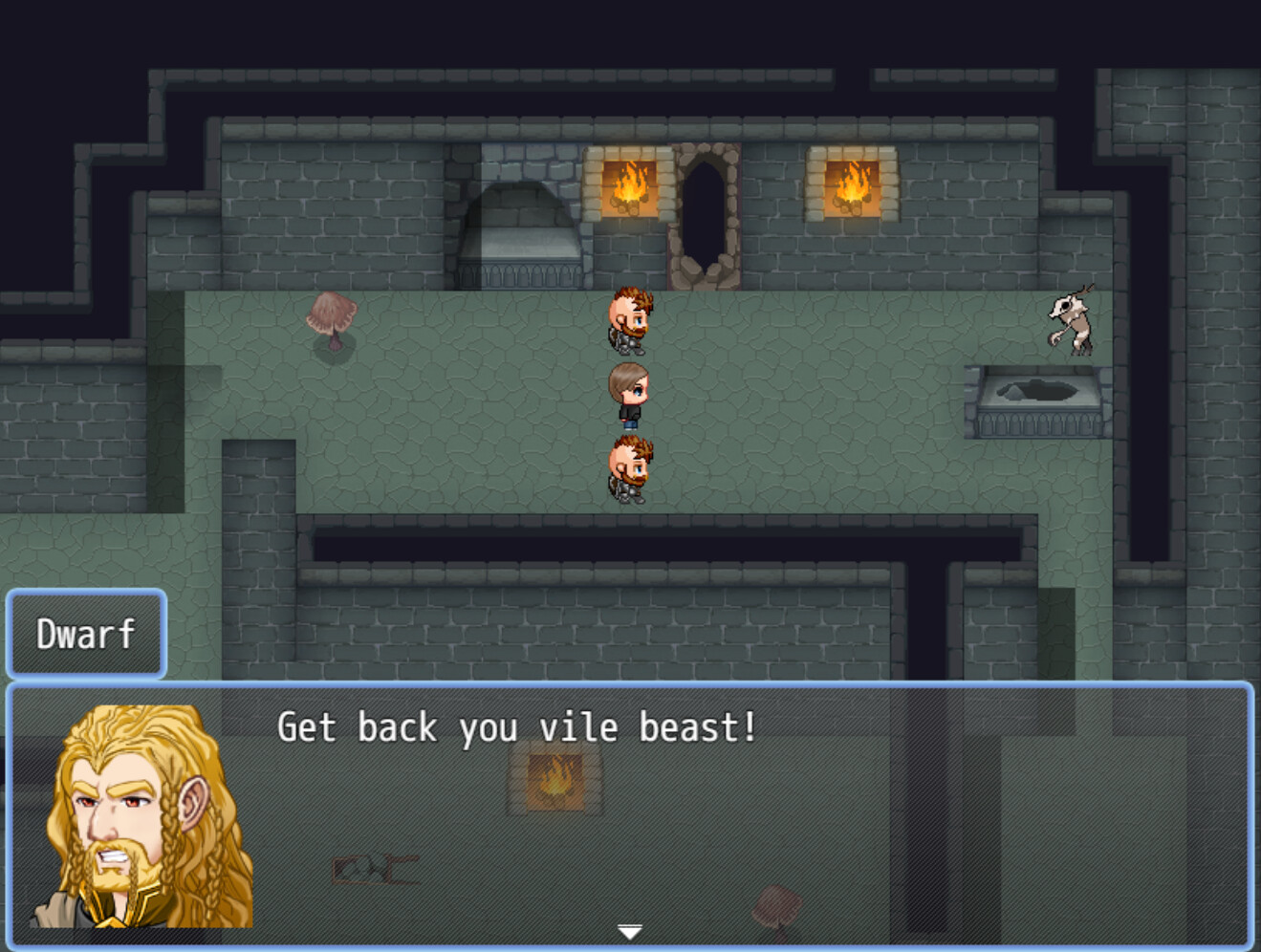Click the Dwarf speaker portrait
Screen dimensions: 1261x952
(143, 822)
